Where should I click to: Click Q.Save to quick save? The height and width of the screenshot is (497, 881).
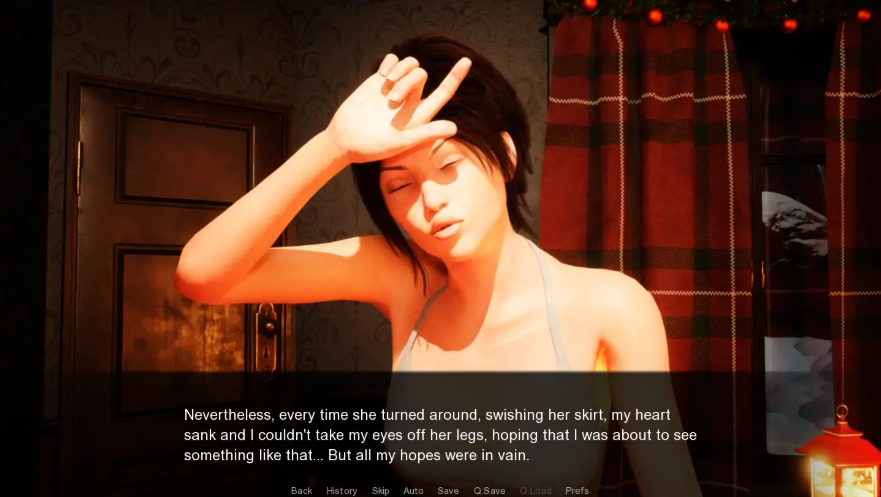click(x=489, y=490)
